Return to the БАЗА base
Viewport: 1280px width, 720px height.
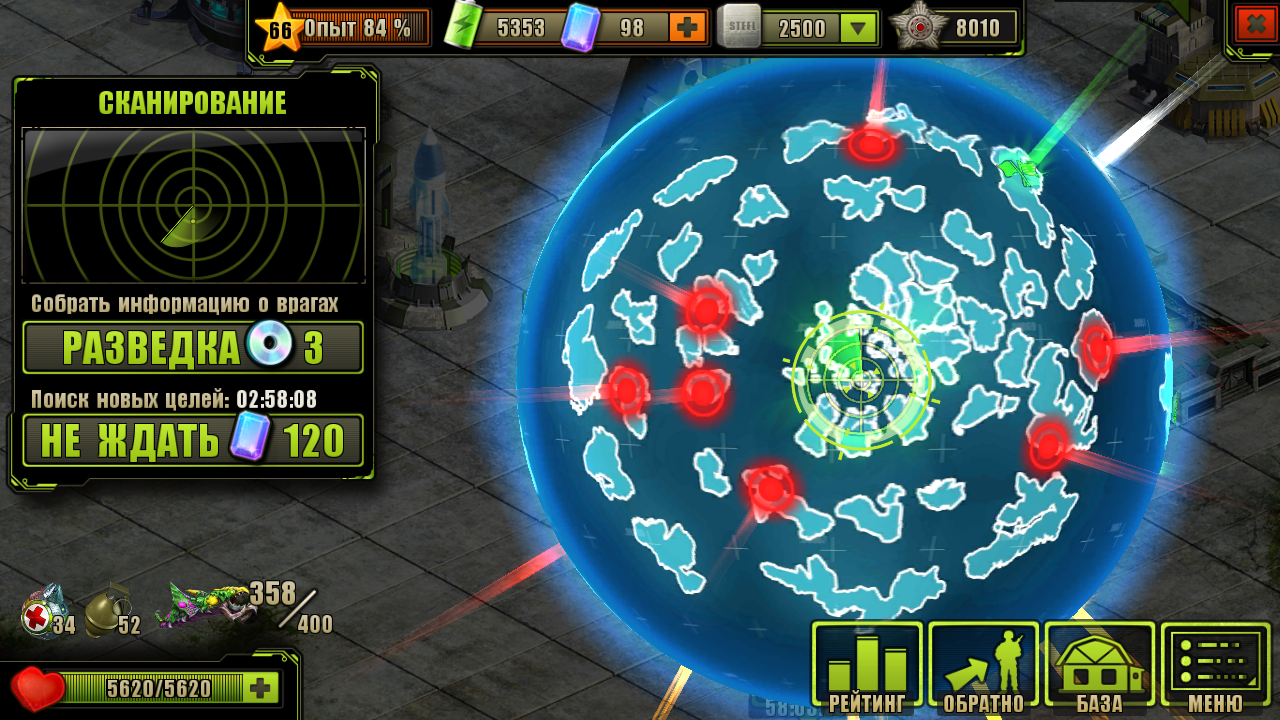click(1100, 665)
